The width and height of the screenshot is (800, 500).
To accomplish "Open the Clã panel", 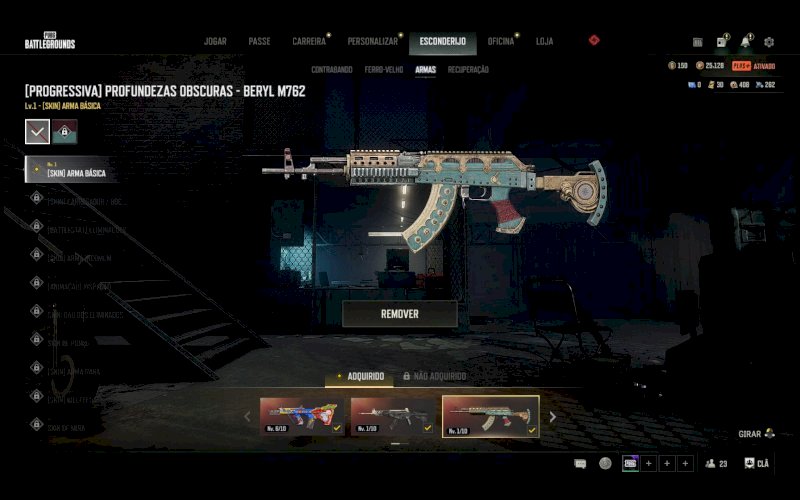I will (x=759, y=463).
